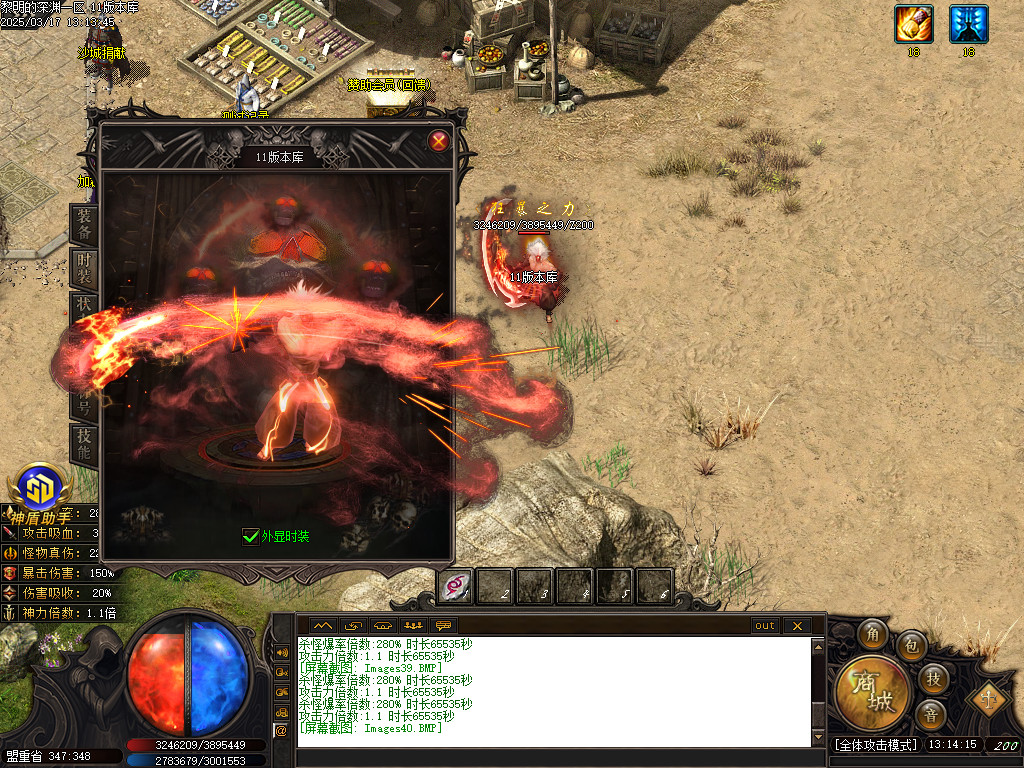Image resolution: width=1024 pixels, height=768 pixels.
Task: Close the chat window with X
Action: click(x=797, y=626)
